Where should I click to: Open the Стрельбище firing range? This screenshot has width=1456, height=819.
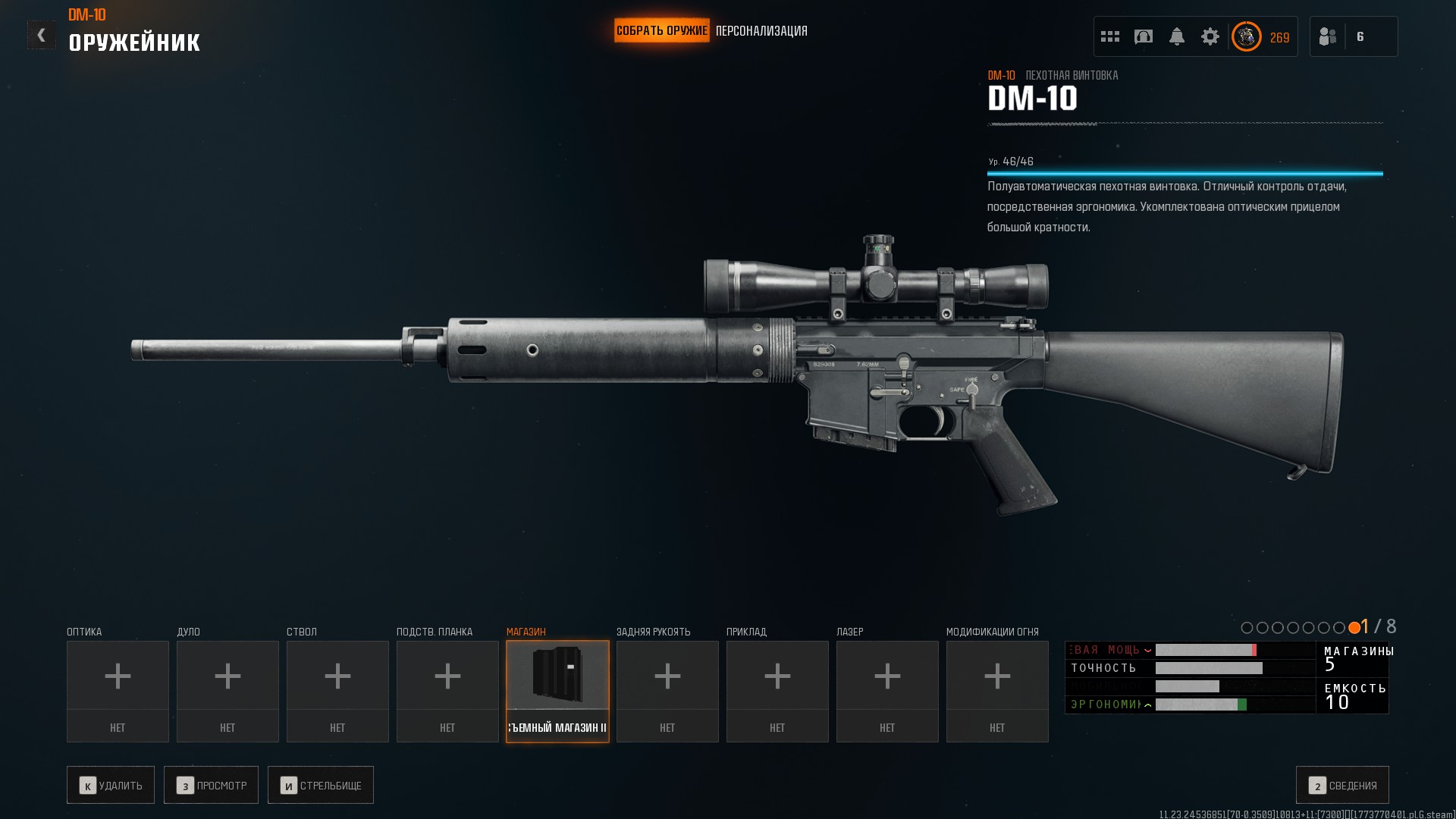coord(321,785)
